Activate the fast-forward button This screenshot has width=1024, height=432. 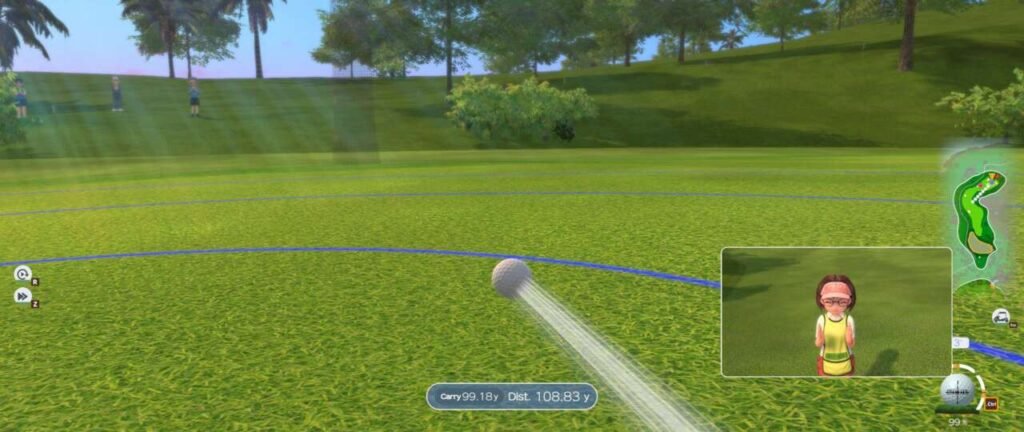(22, 296)
